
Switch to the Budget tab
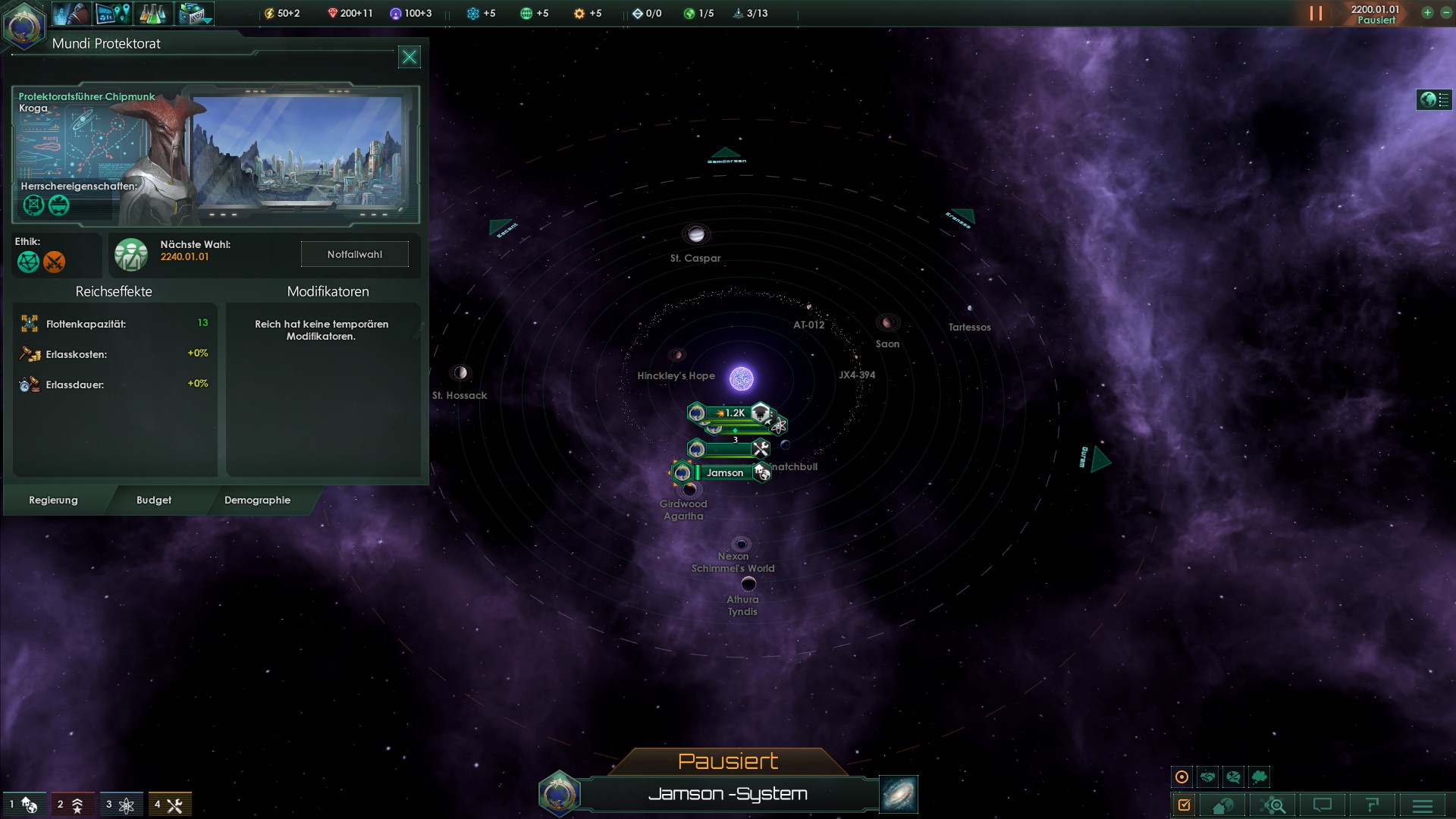(154, 500)
